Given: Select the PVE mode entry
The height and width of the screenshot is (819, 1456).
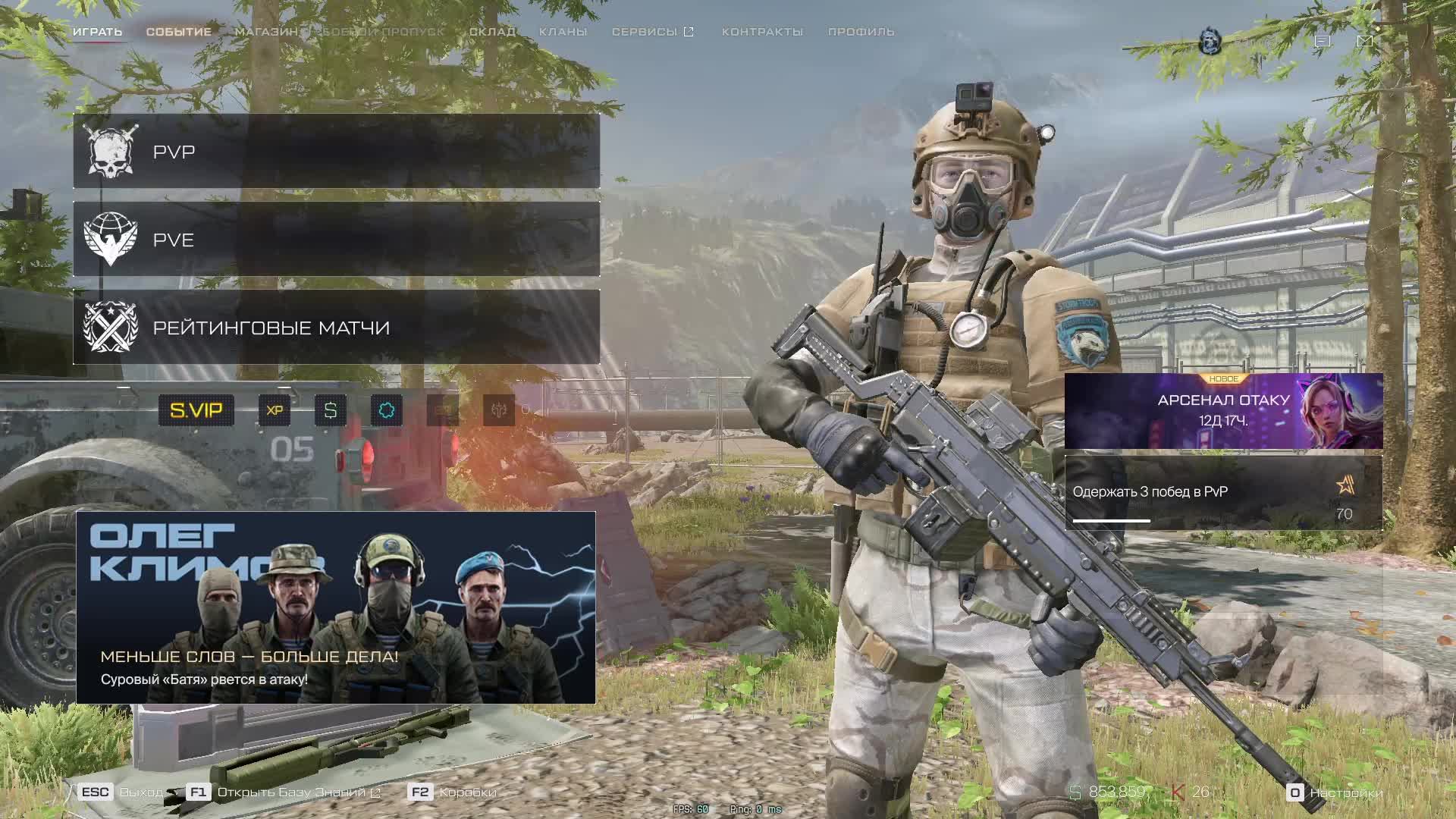Looking at the screenshot, I should (336, 240).
